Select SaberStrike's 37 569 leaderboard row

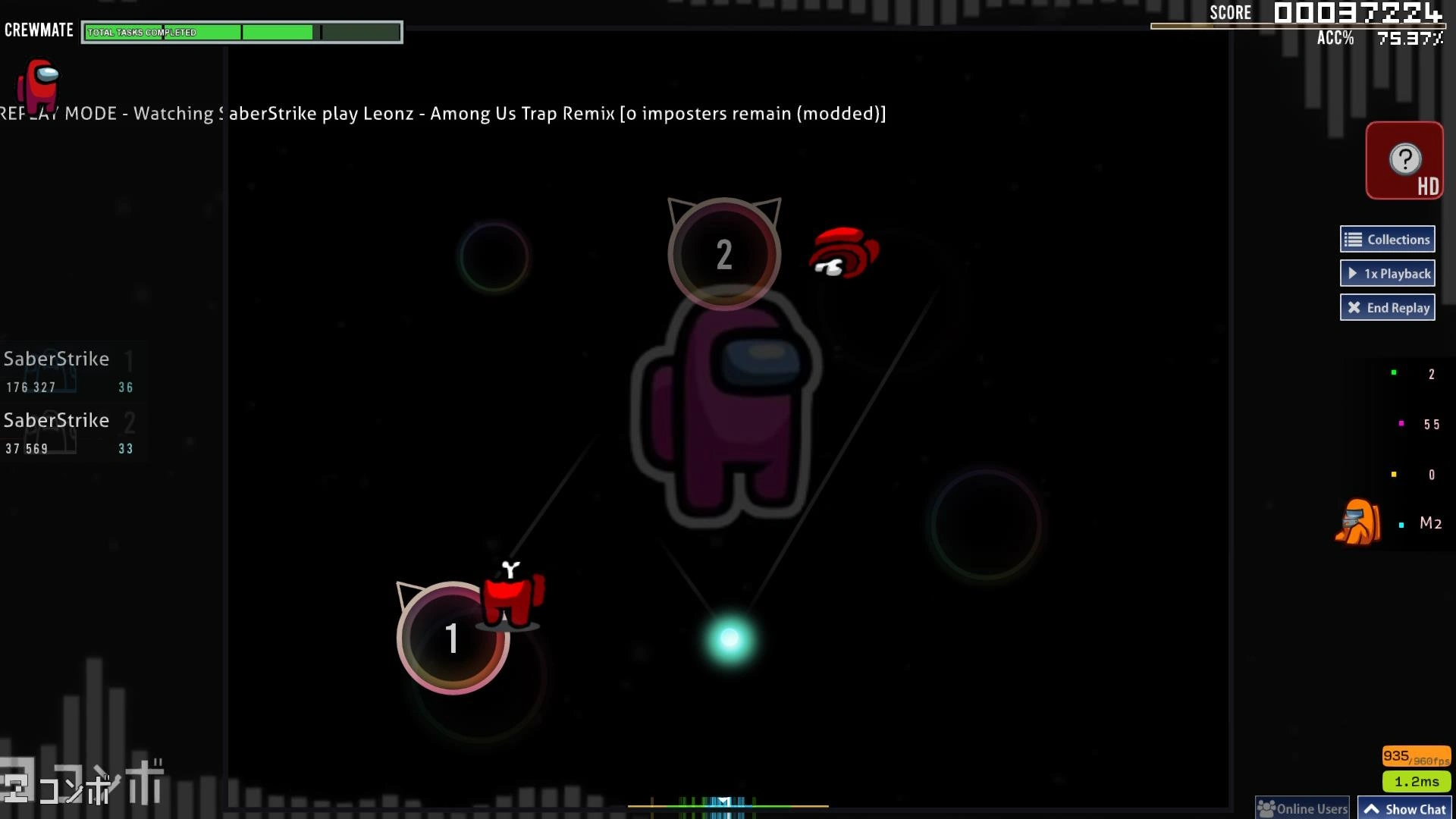coord(70,433)
